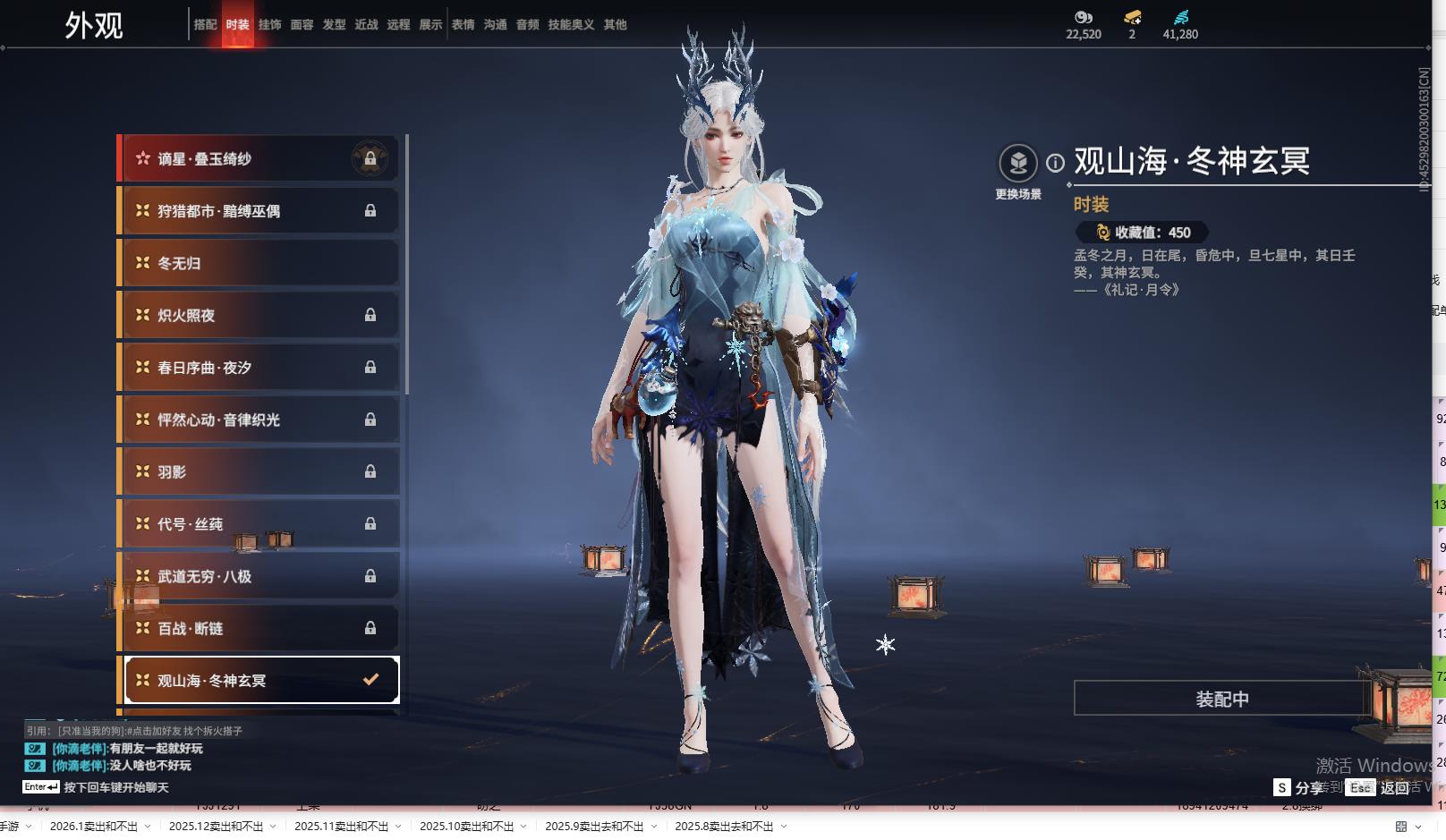Select the 羽影 outfit row

[258, 471]
